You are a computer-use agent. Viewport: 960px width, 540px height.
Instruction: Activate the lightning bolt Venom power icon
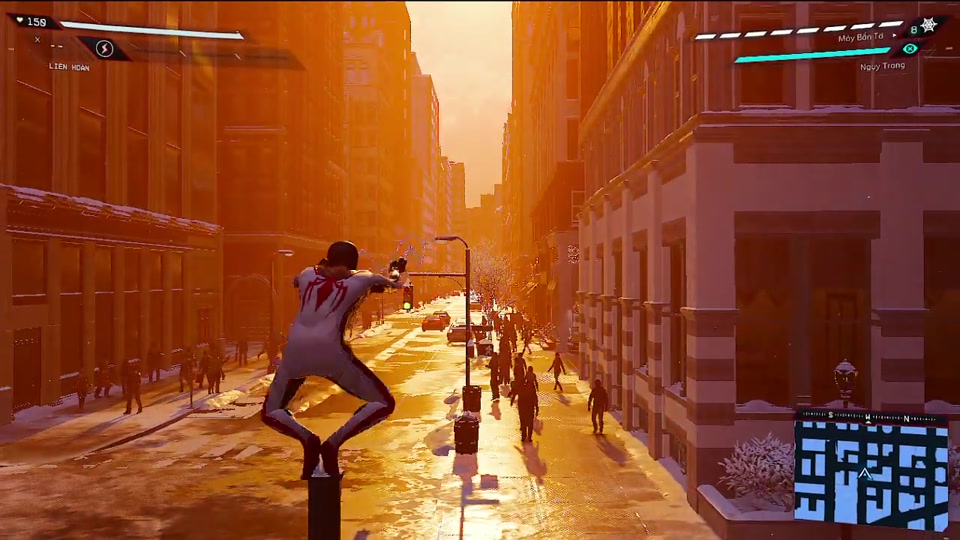[x=104, y=48]
